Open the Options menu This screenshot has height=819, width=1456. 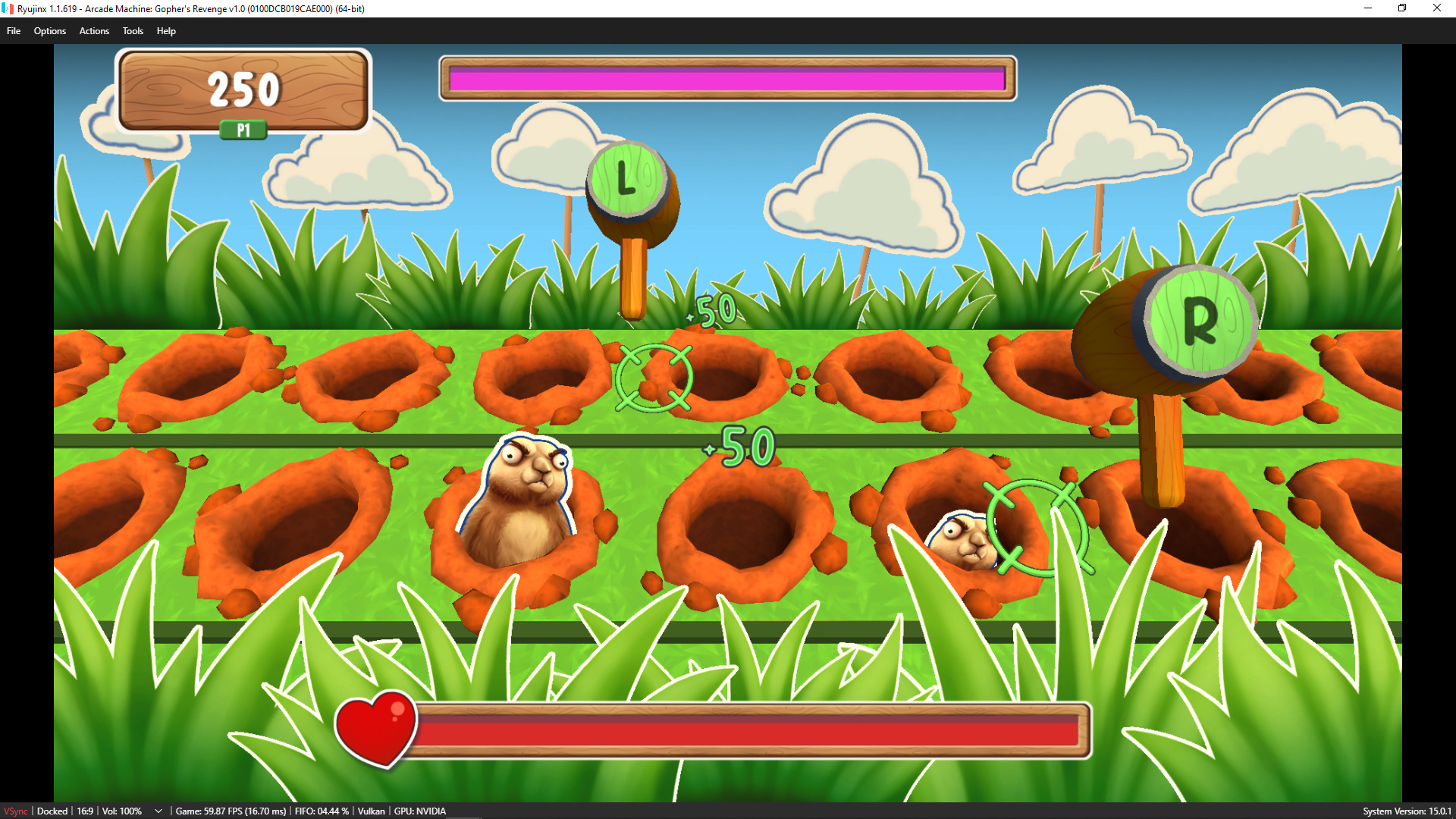pos(50,31)
